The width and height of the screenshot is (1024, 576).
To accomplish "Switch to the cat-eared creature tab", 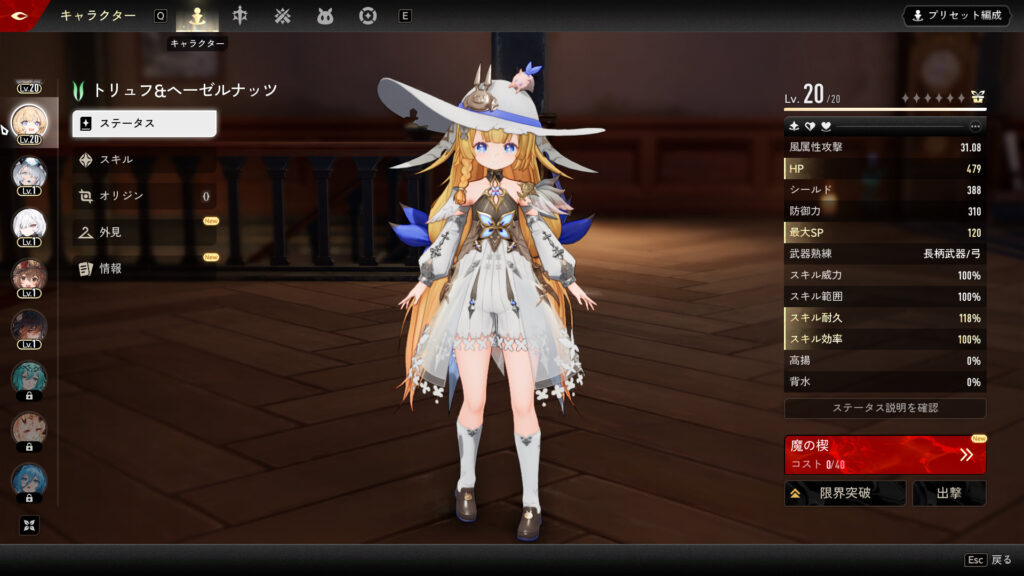I will click(325, 16).
